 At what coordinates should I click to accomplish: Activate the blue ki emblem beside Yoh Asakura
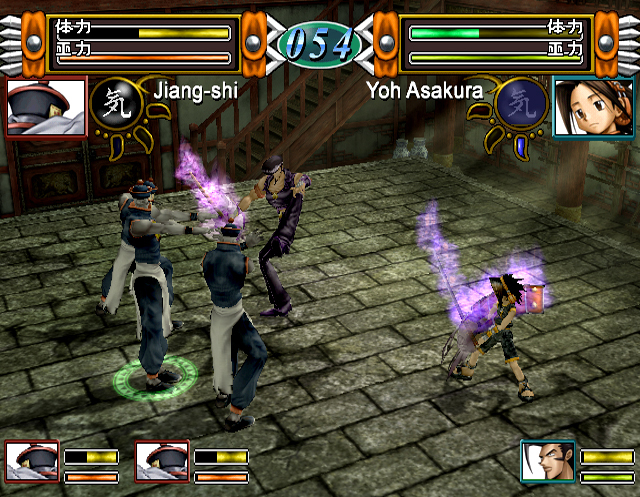pyautogui.click(x=522, y=103)
